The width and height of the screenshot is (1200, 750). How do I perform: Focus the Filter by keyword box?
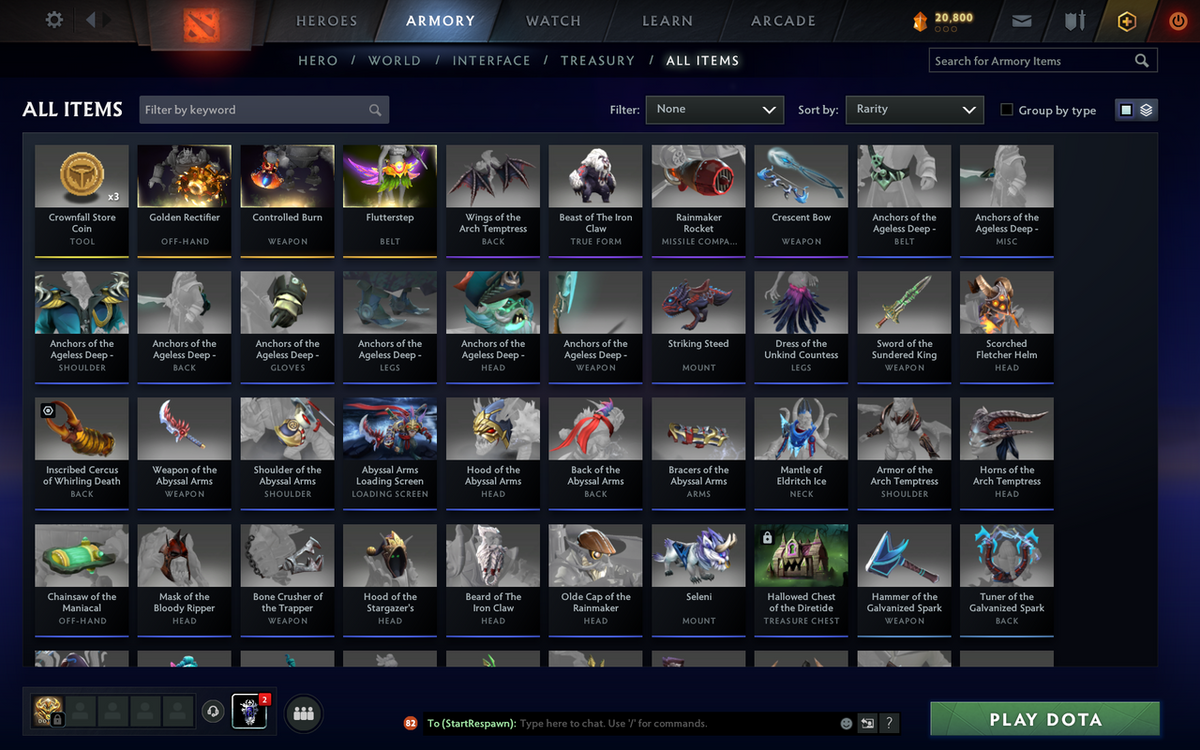255,110
